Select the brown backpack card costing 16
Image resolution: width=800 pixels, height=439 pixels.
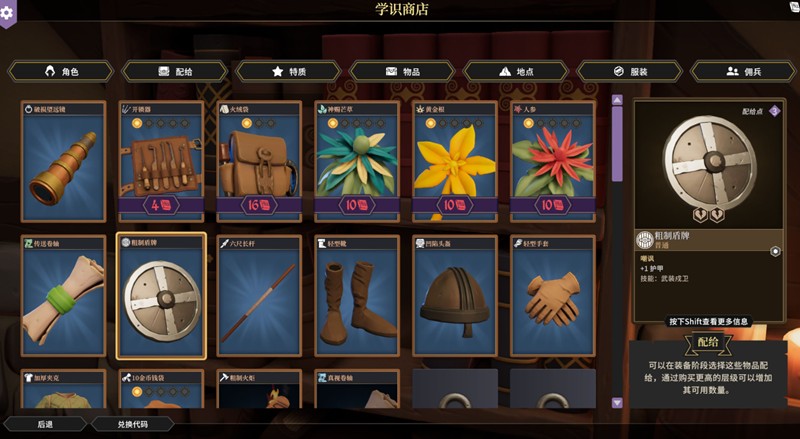(x=259, y=162)
